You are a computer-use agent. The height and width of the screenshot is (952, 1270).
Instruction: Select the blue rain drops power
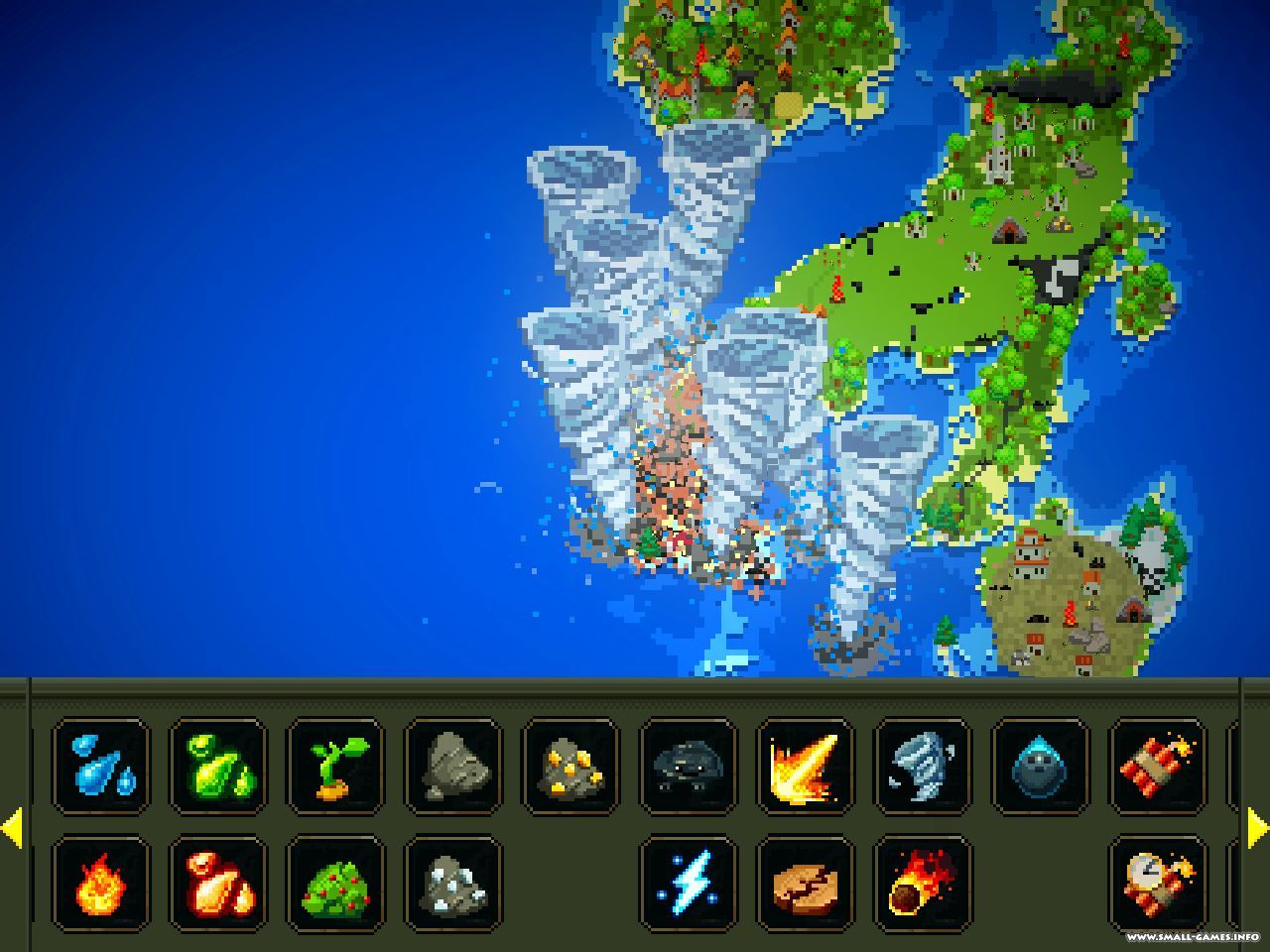click(x=101, y=768)
